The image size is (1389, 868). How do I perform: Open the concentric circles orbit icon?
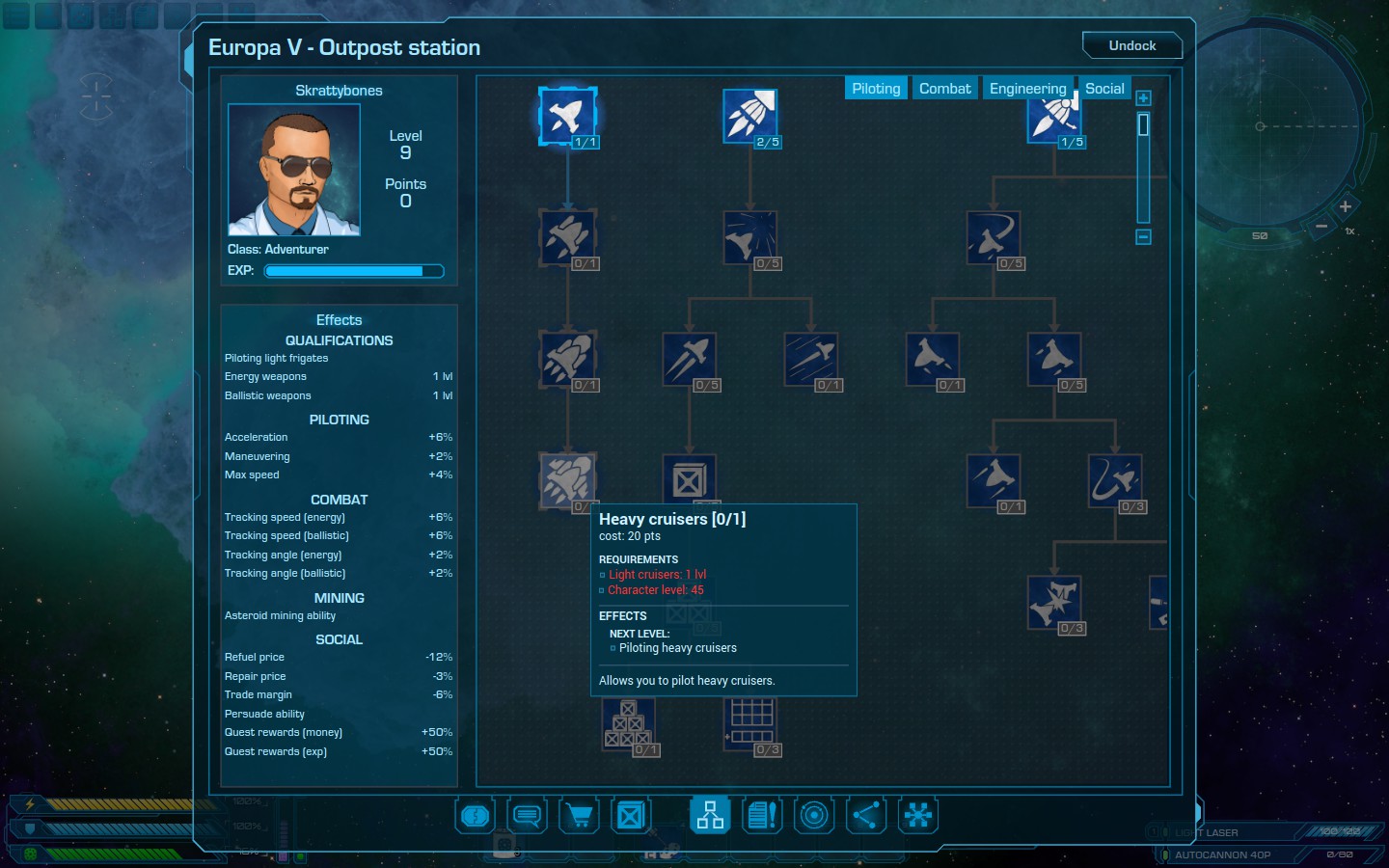pos(814,816)
